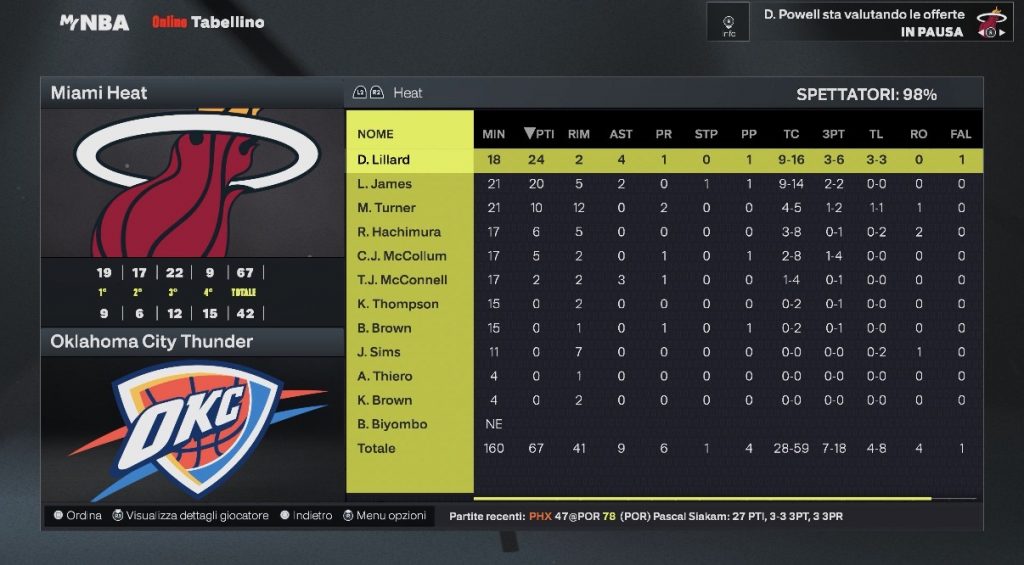The height and width of the screenshot is (565, 1024).
Task: Choose B. Biyombo in the roster list
Action: (x=392, y=424)
